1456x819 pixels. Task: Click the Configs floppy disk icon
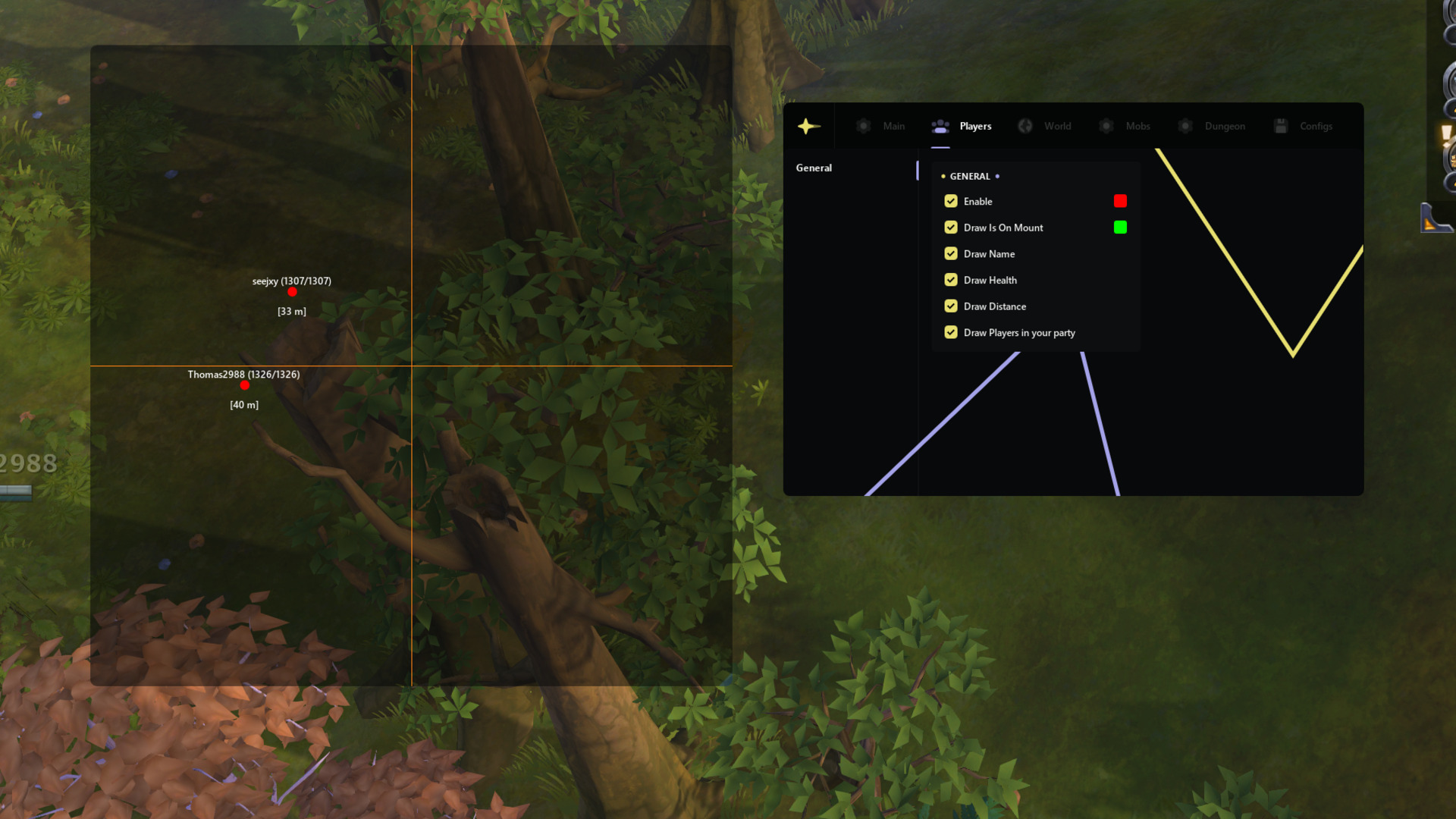(x=1282, y=126)
